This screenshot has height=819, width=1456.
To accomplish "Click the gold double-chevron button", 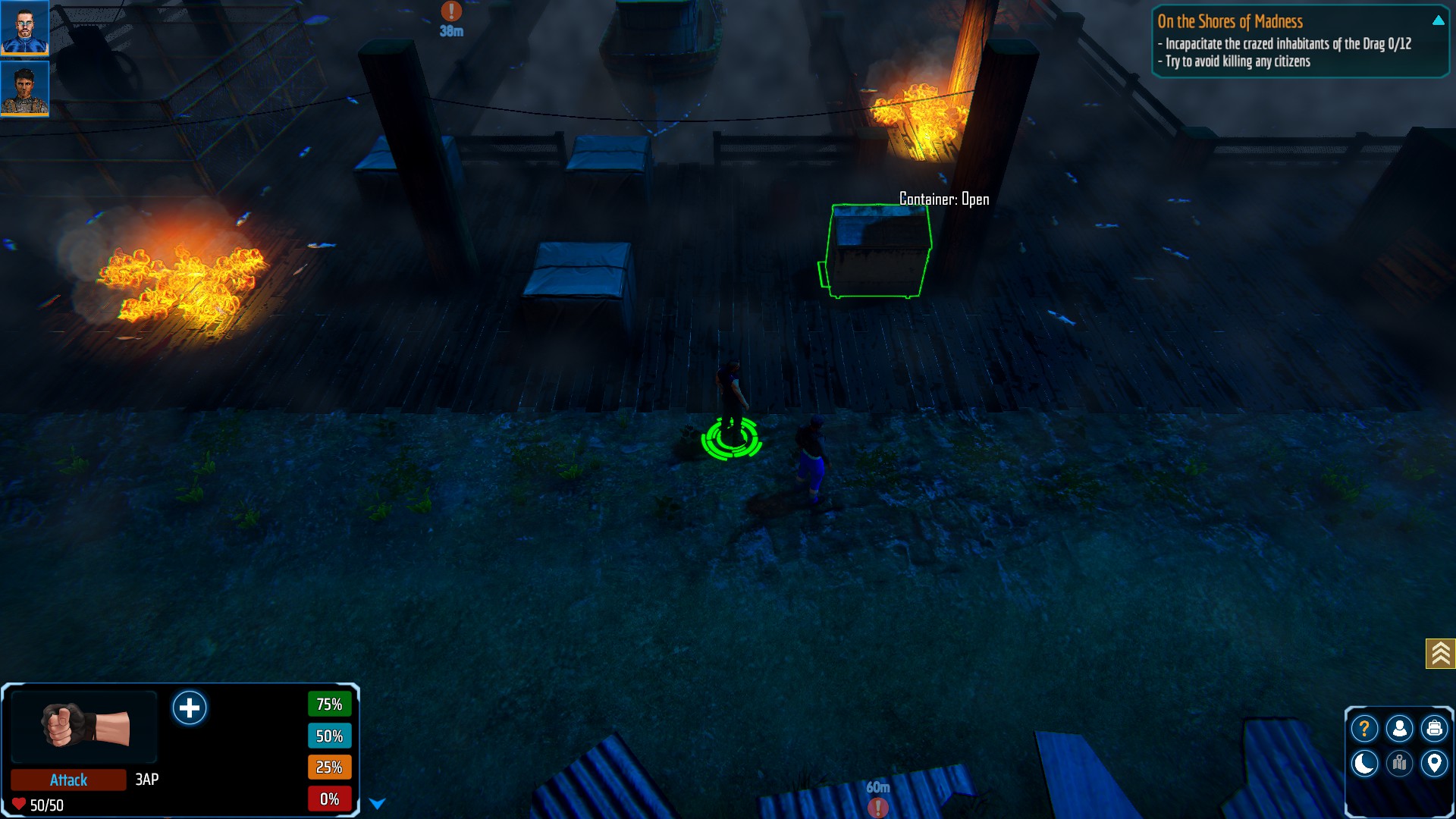I will (1440, 653).
